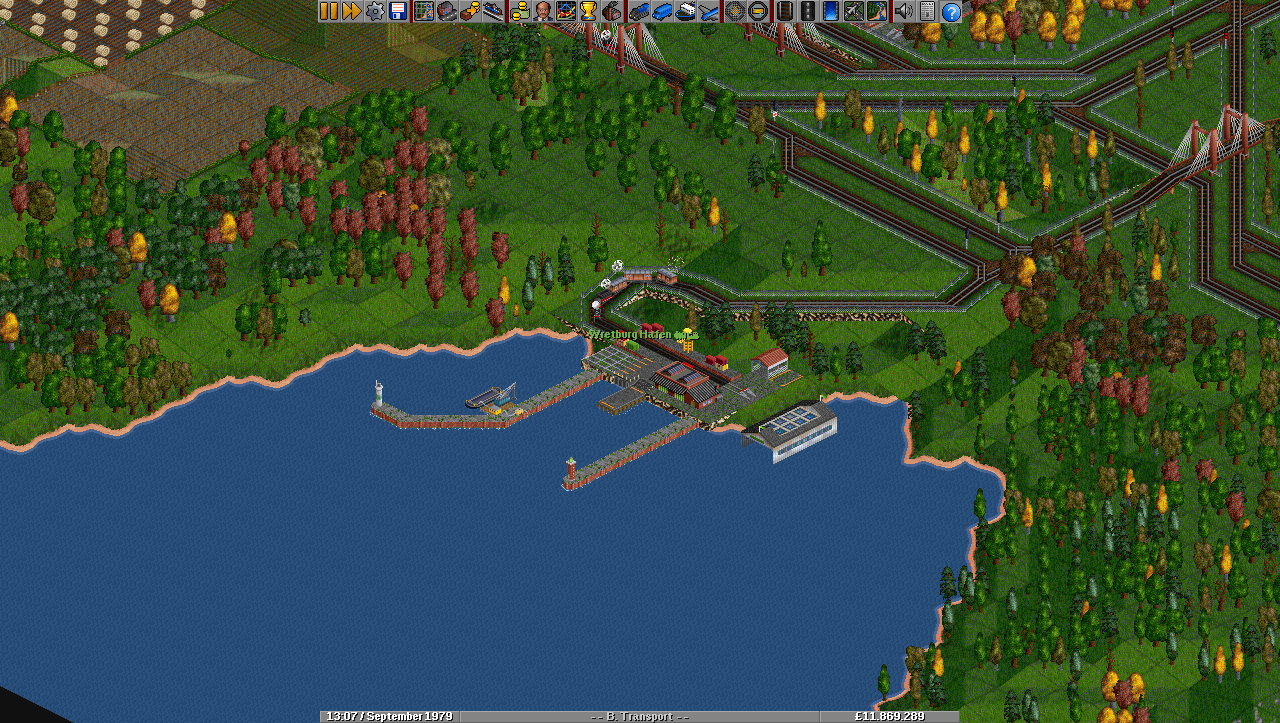
Task: Show company finances from the coins icon
Action: click(x=519, y=11)
